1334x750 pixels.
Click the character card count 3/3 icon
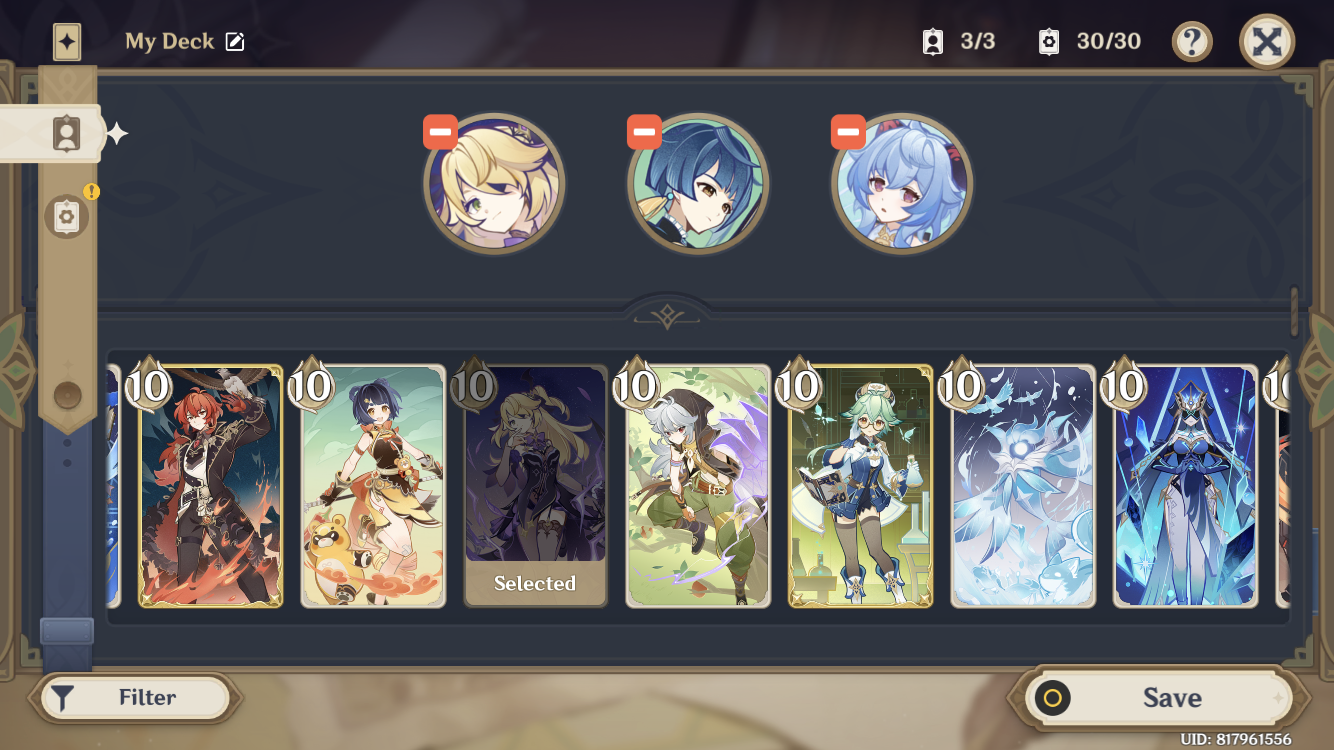(932, 41)
